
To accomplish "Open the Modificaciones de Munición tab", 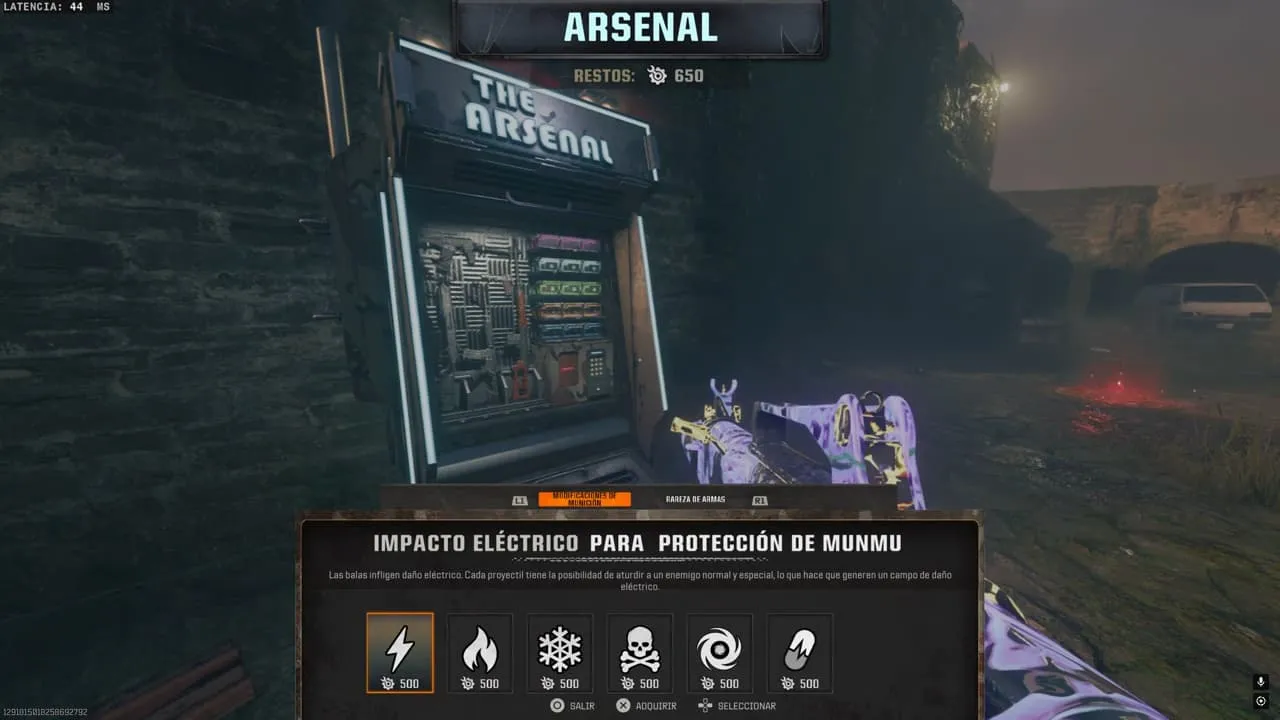I will pos(584,499).
